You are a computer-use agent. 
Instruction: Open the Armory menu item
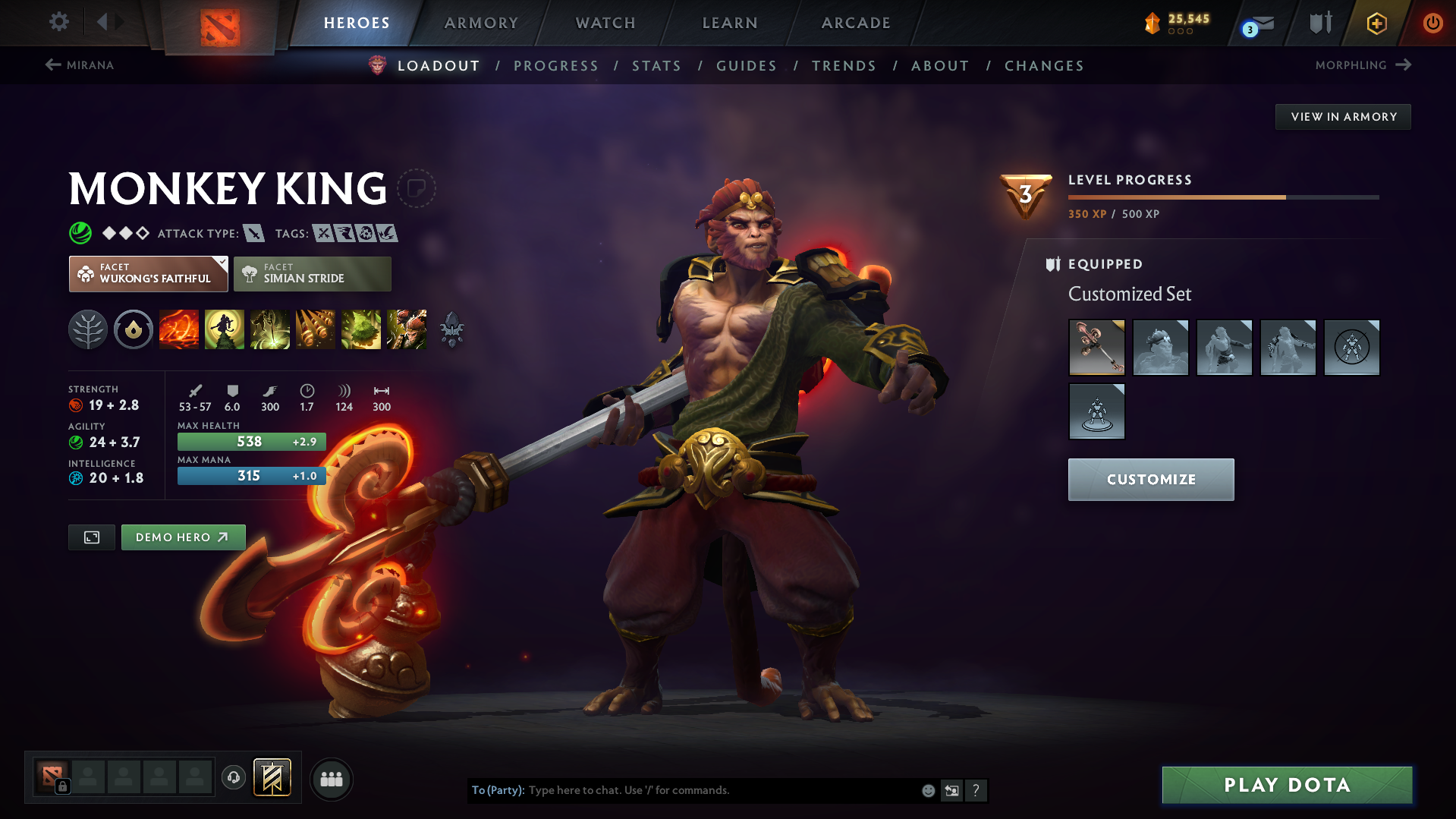[x=481, y=23]
